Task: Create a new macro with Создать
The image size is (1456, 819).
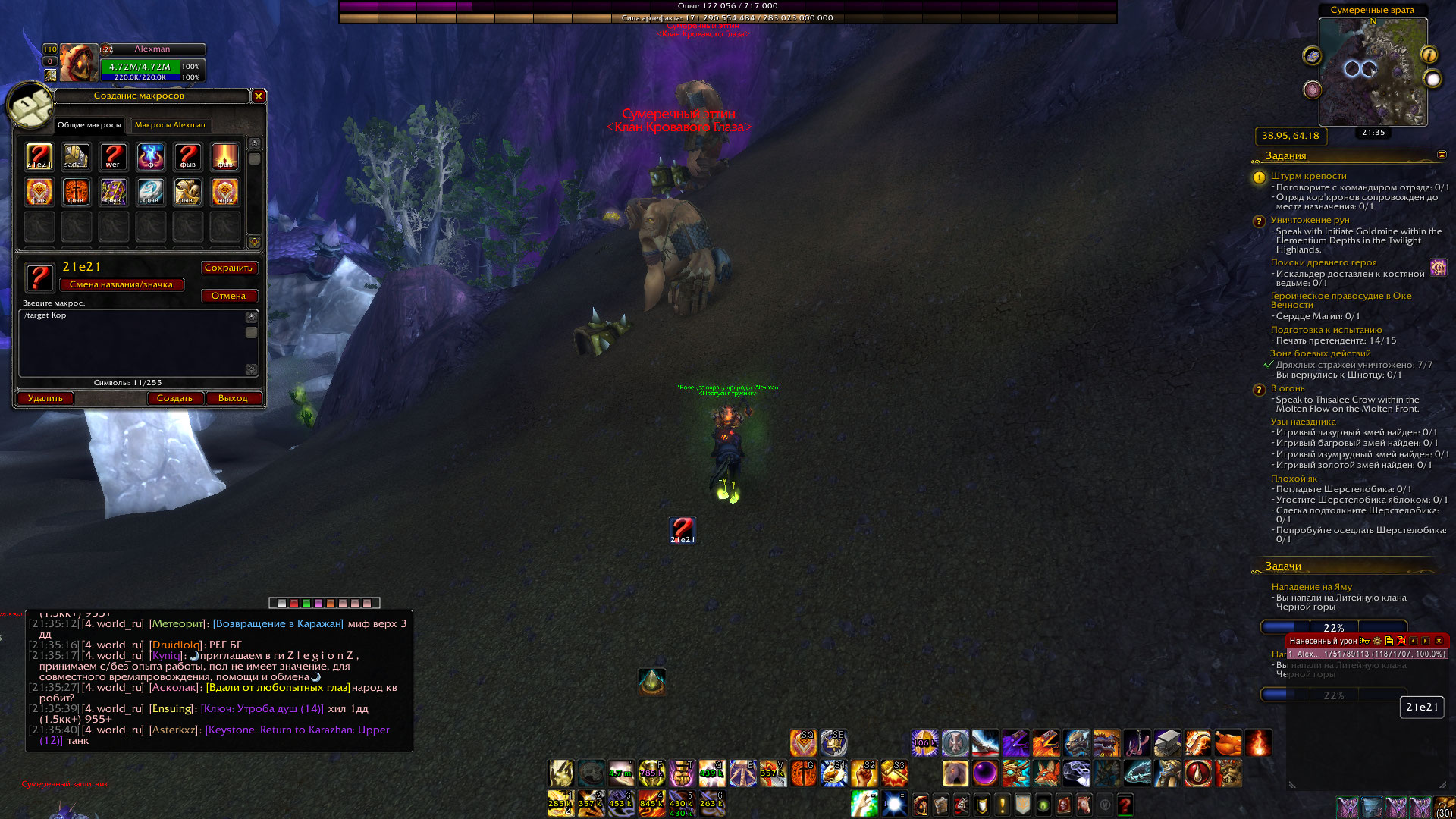Action: (x=174, y=398)
